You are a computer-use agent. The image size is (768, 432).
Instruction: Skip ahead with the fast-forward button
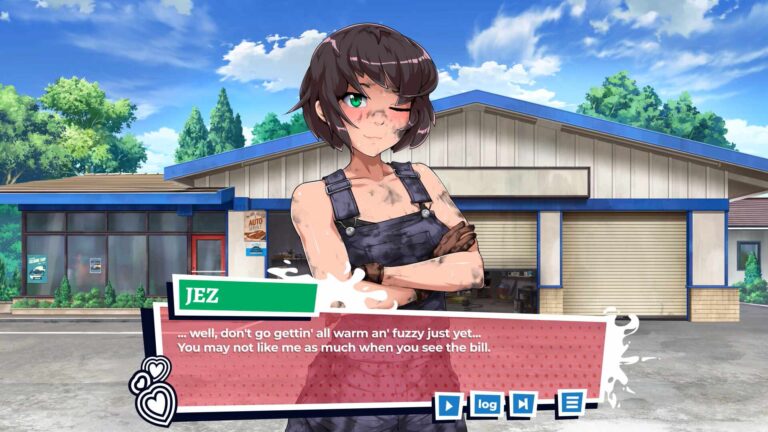pos(522,404)
